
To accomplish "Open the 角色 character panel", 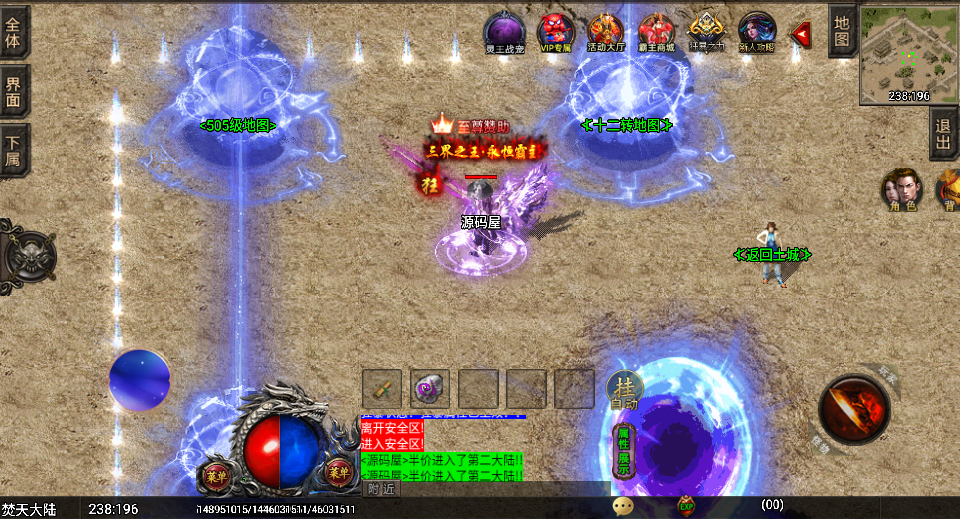I will click(901, 190).
